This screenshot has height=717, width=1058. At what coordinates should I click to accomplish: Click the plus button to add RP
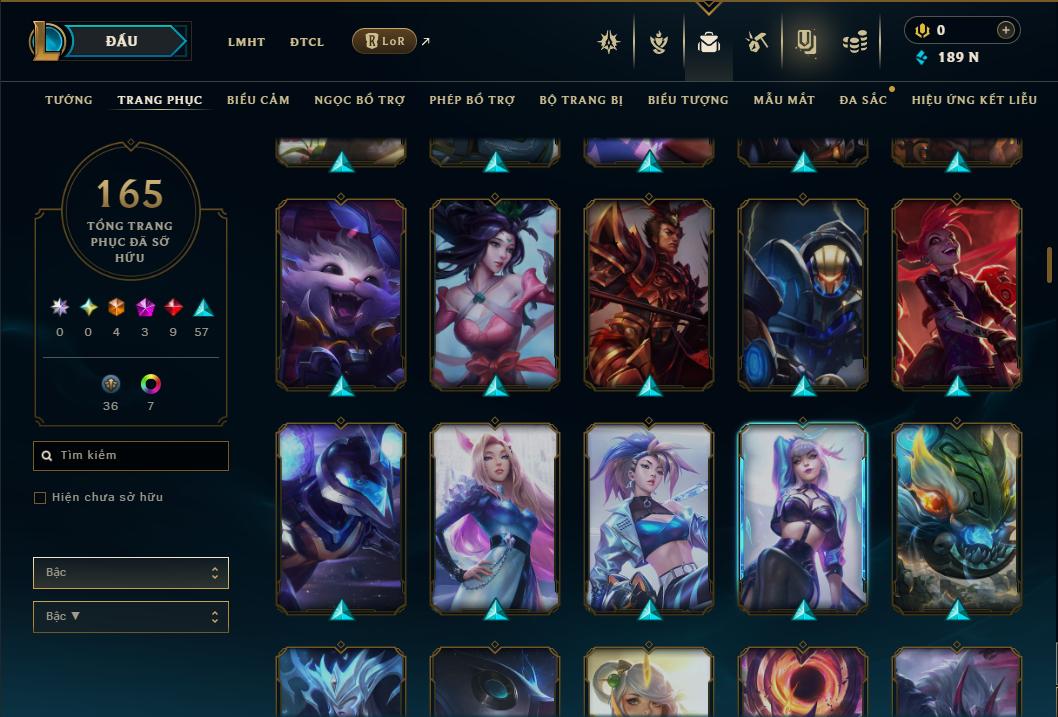(1005, 31)
